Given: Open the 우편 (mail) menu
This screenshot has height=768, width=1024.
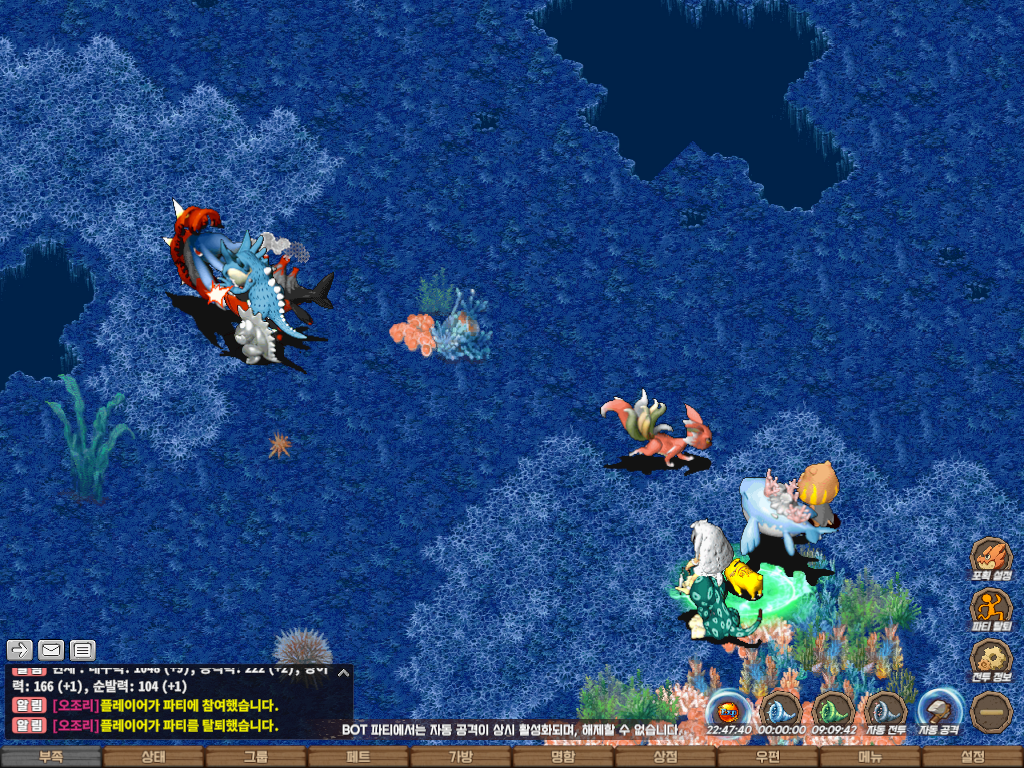Looking at the screenshot, I should pyautogui.click(x=767, y=757).
